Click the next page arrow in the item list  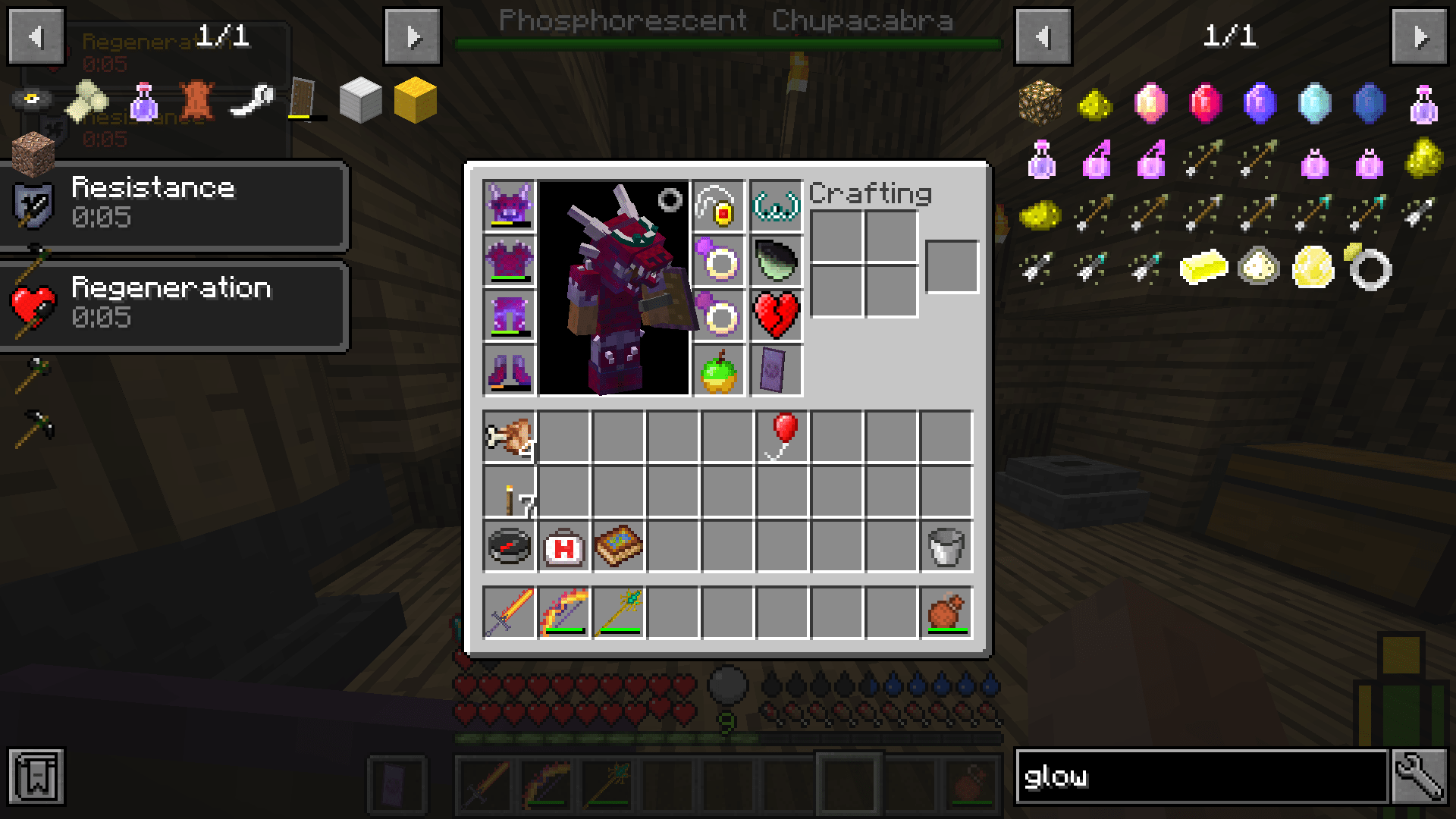click(x=1421, y=36)
